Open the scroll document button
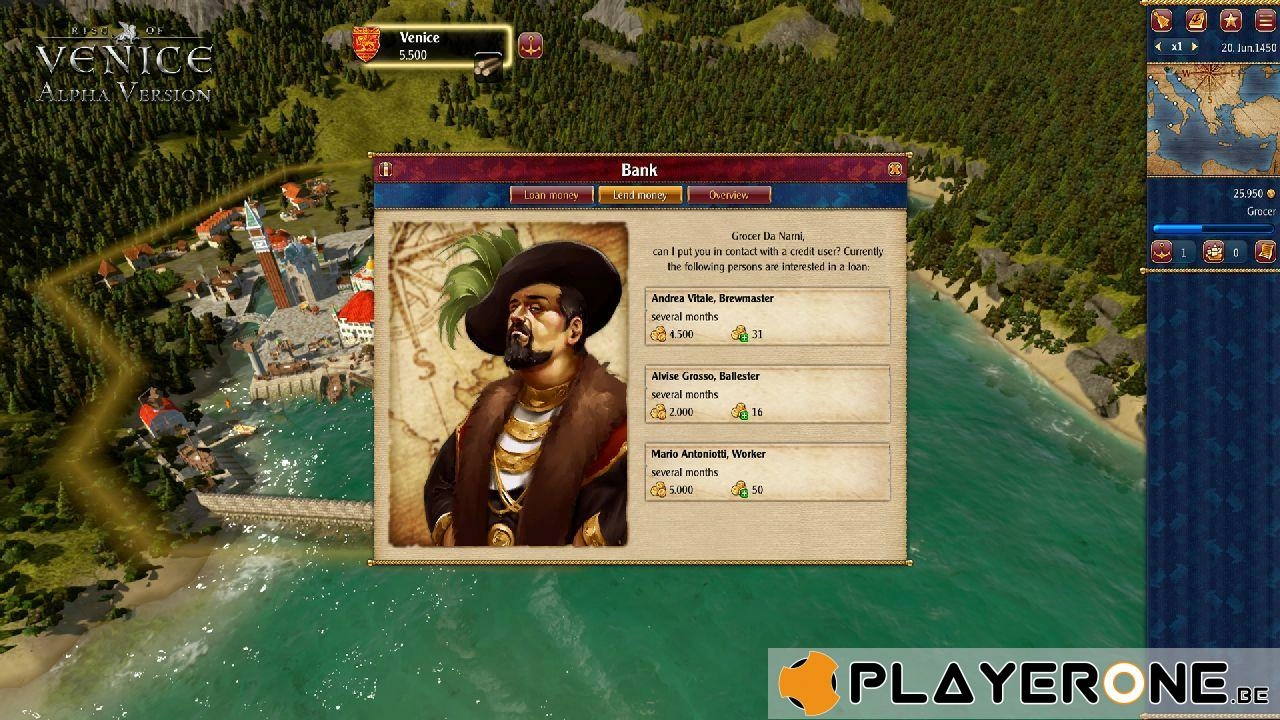The image size is (1280, 720). [1264, 252]
